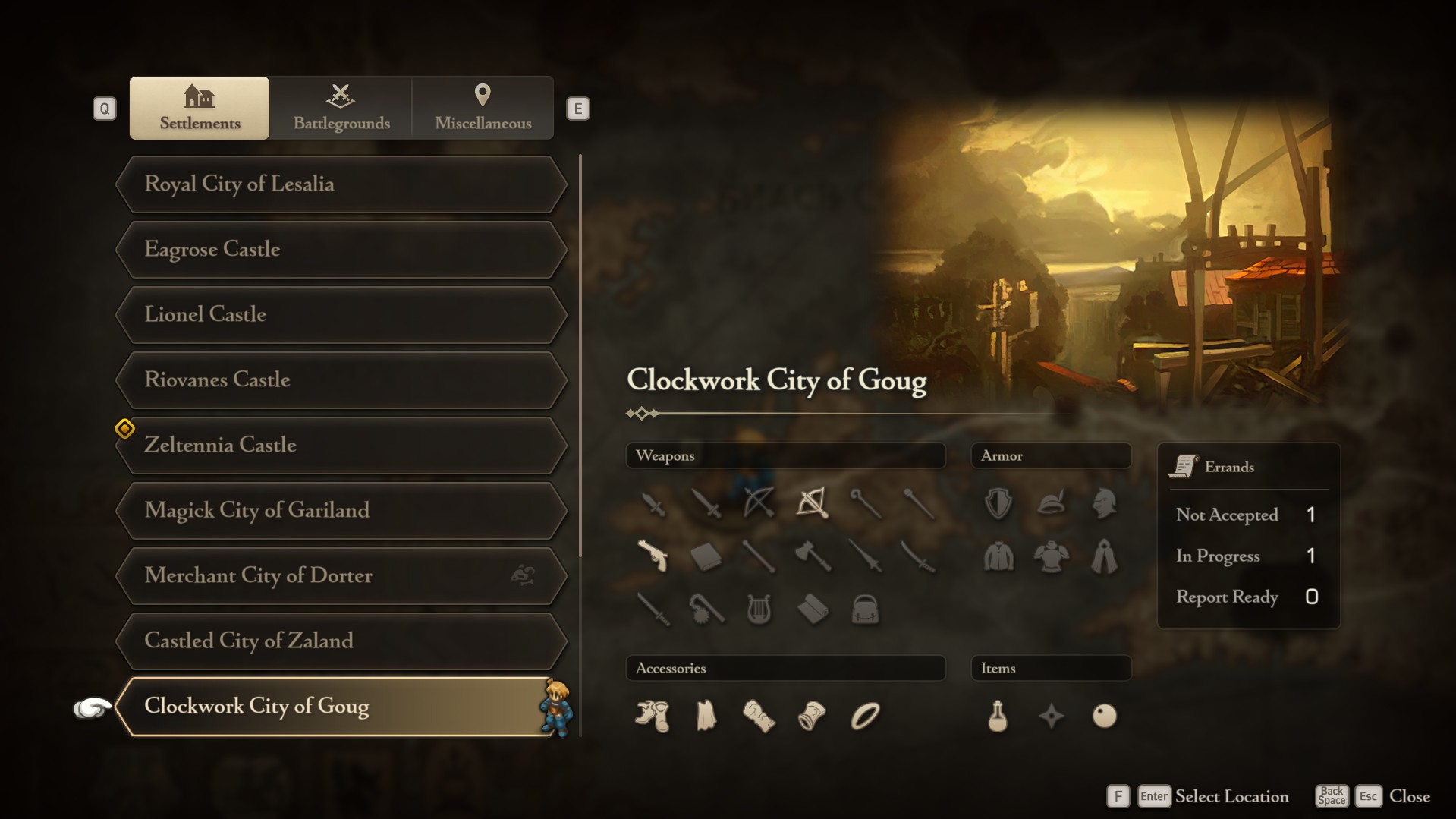Click the highlighted crossbow weapon icon
This screenshot has width=1456, height=819.
[x=812, y=502]
